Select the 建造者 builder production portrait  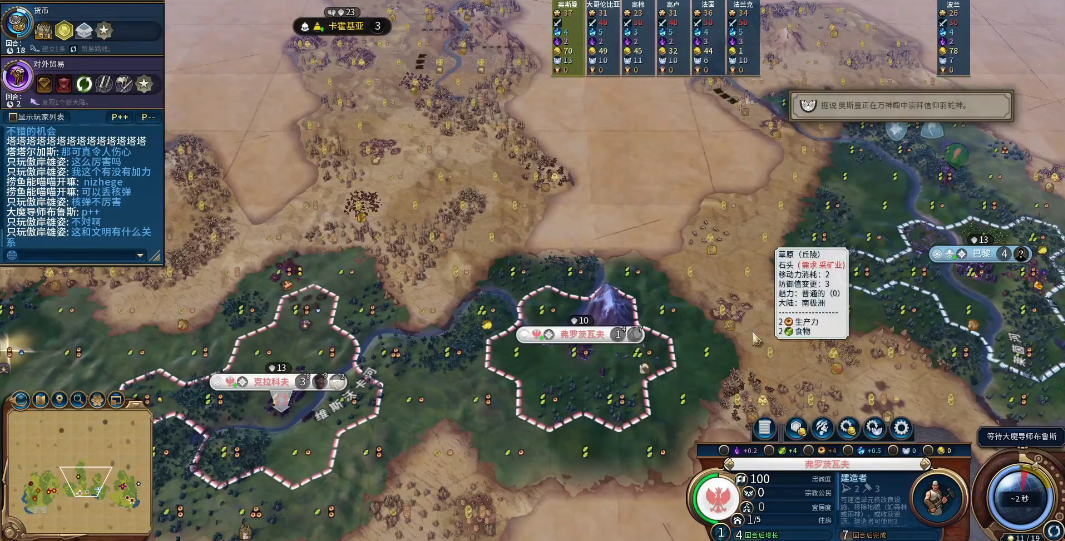point(937,495)
